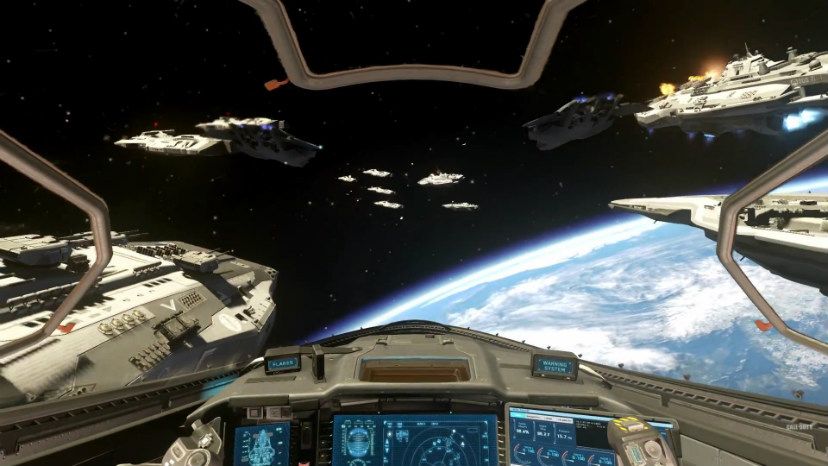Click the FLARES indicator on the cockpit dash

(x=283, y=364)
